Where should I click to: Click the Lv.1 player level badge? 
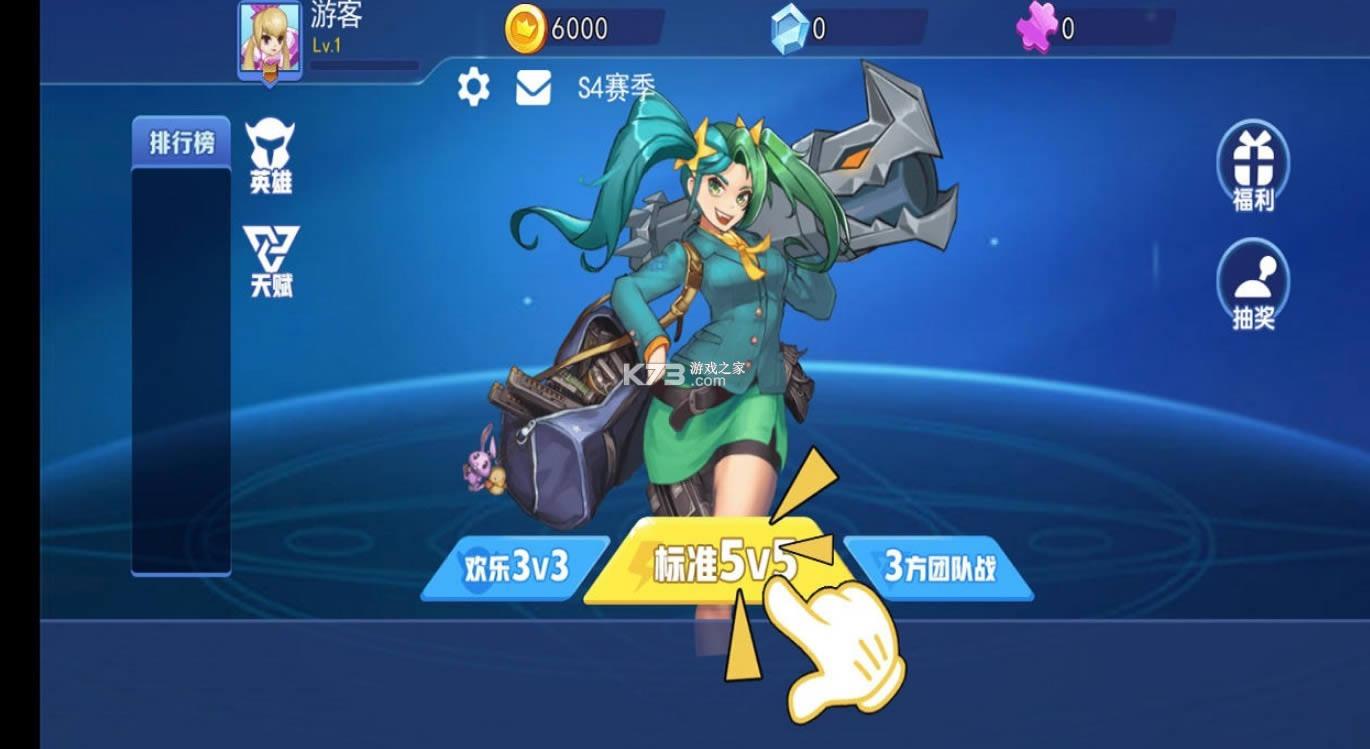pos(325,47)
